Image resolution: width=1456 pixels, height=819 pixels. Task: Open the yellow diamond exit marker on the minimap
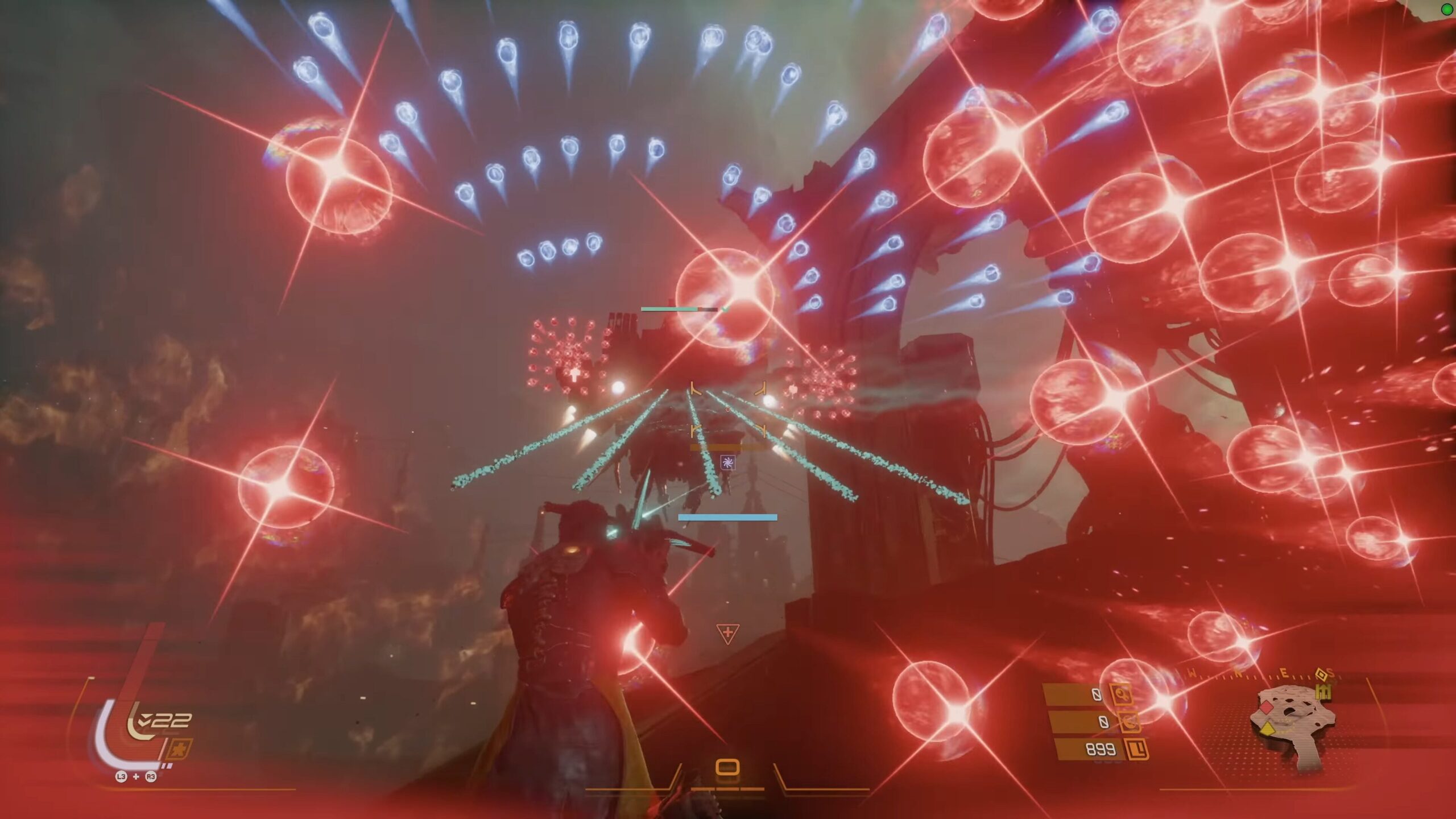pyautogui.click(x=1268, y=730)
